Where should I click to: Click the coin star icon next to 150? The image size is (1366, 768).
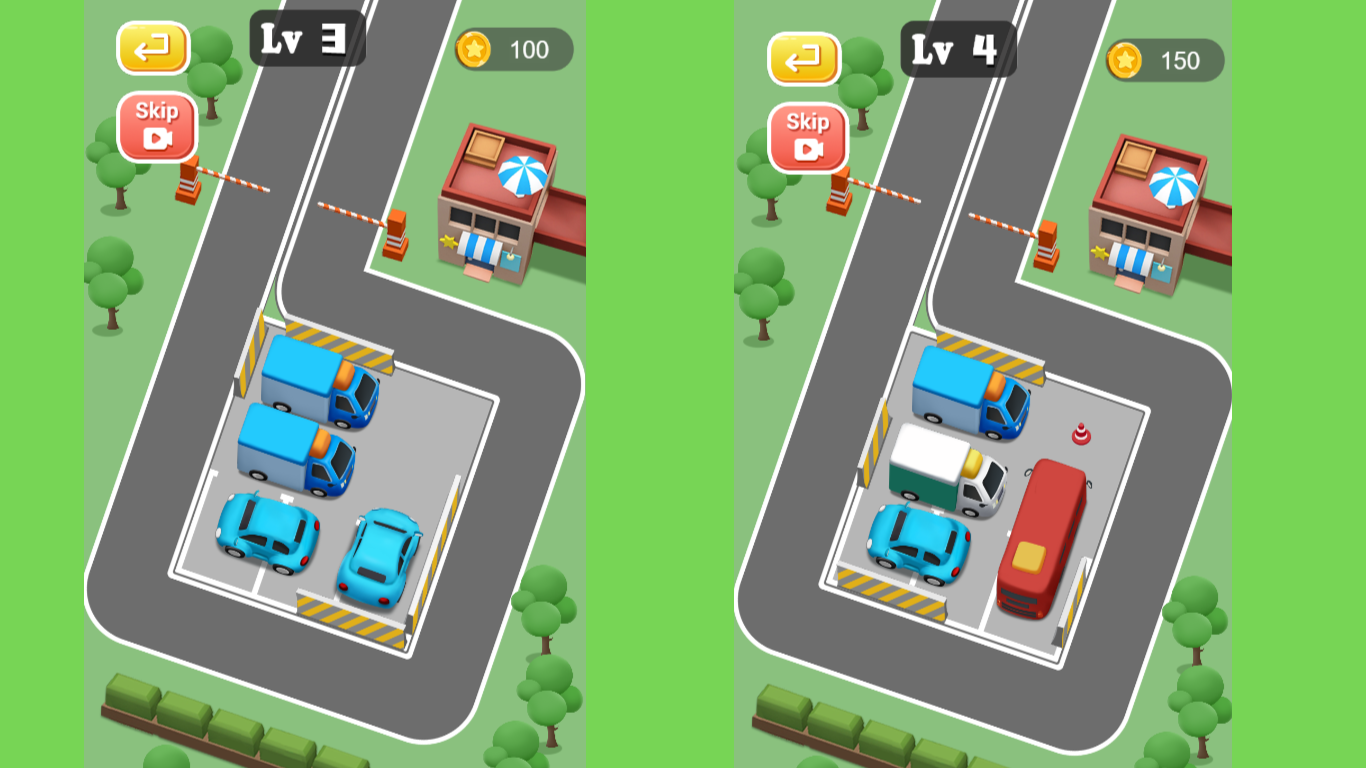point(1124,60)
